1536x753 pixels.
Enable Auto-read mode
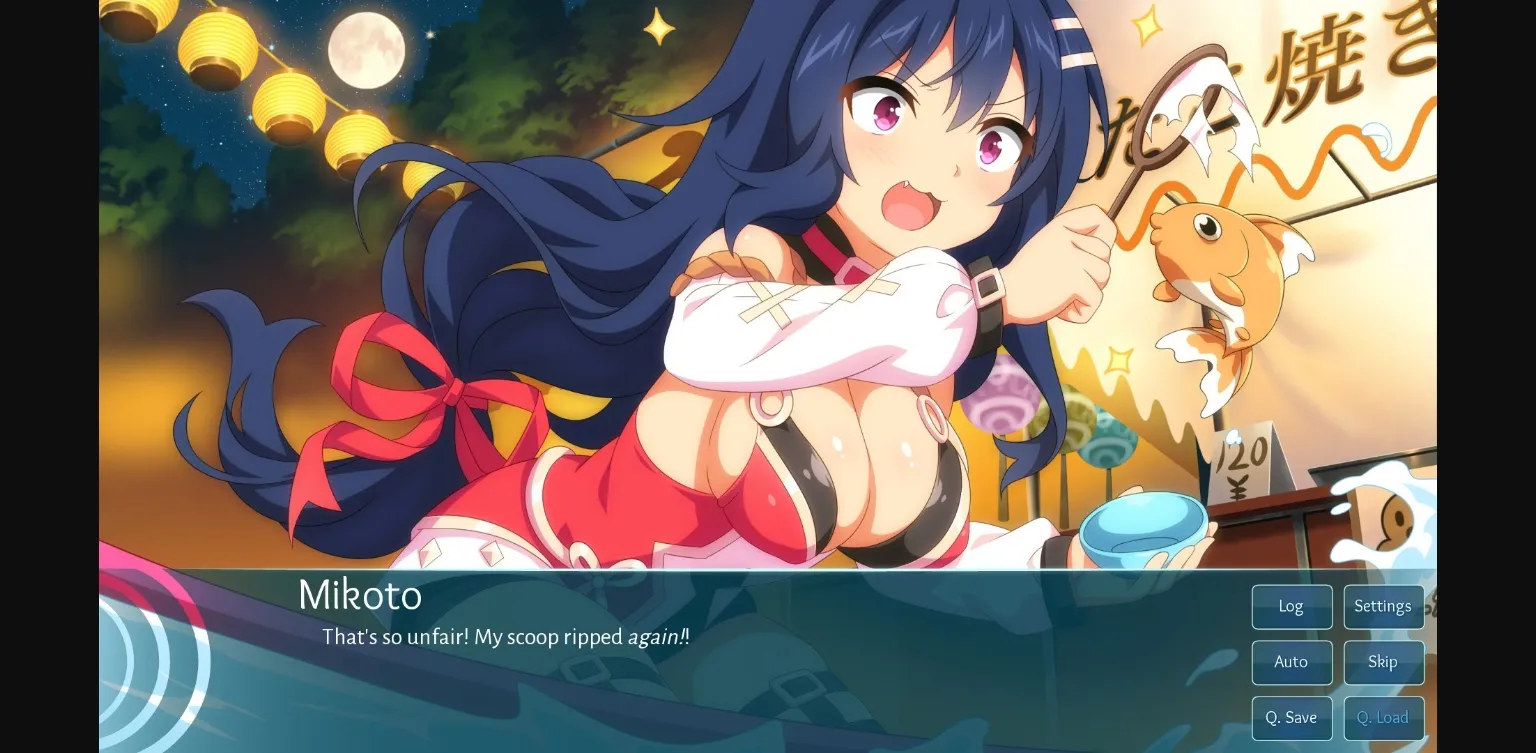coord(1291,662)
